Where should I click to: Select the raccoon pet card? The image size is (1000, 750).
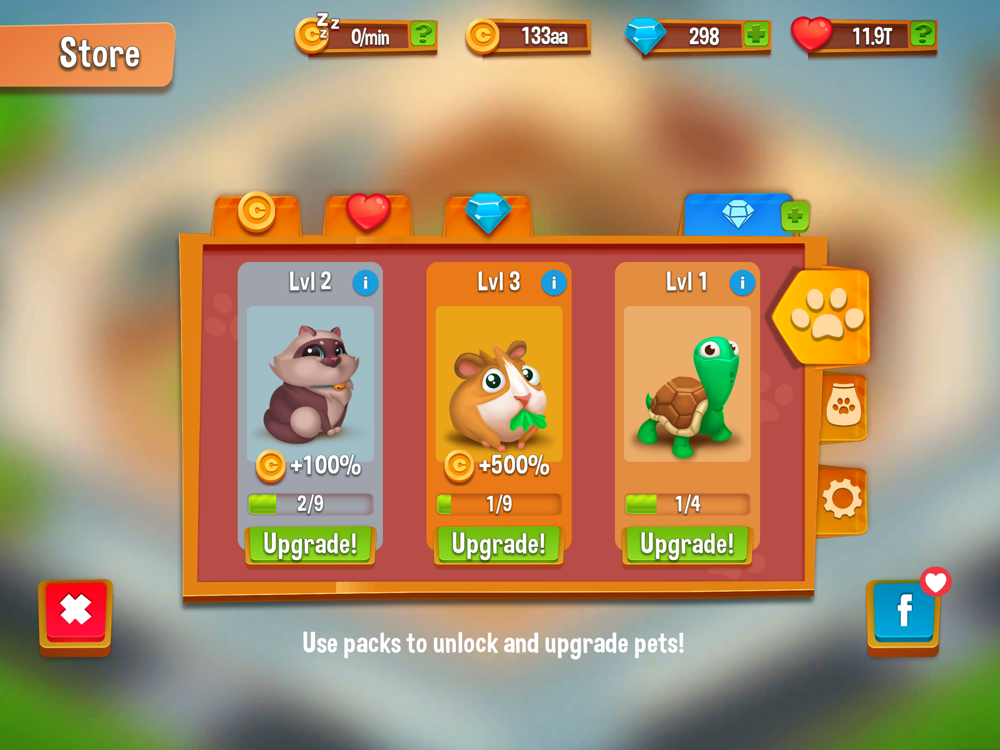[x=310, y=385]
